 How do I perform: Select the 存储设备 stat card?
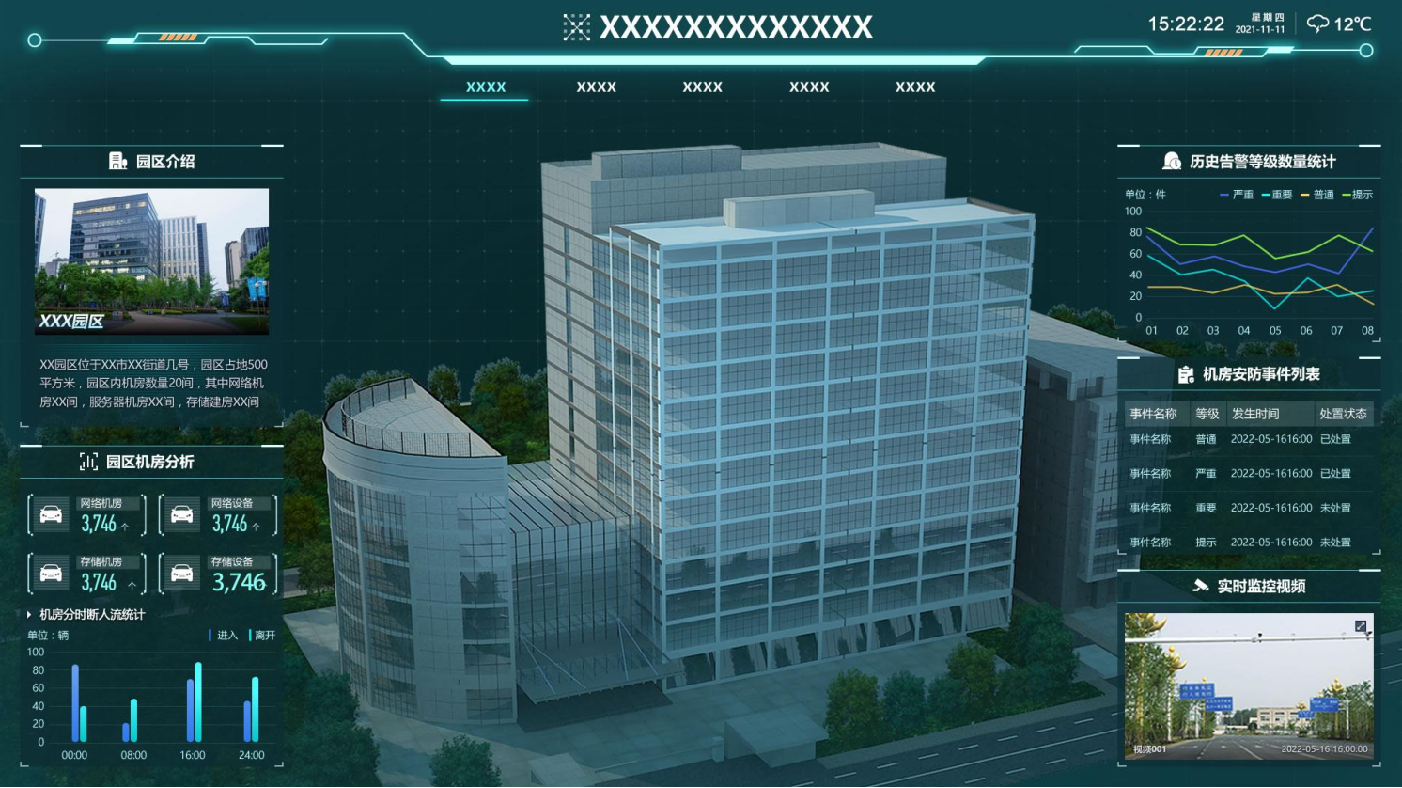218,574
